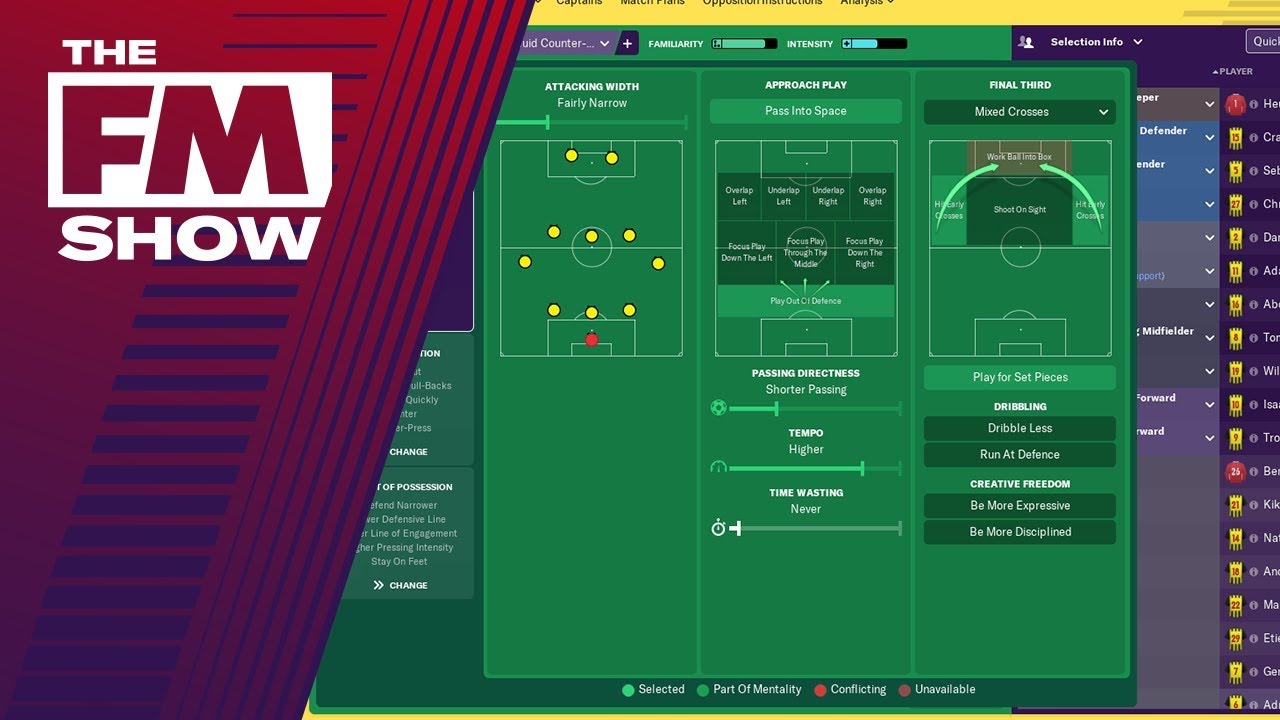
Task: Click CHANGE under Out Of Possession
Action: click(400, 585)
